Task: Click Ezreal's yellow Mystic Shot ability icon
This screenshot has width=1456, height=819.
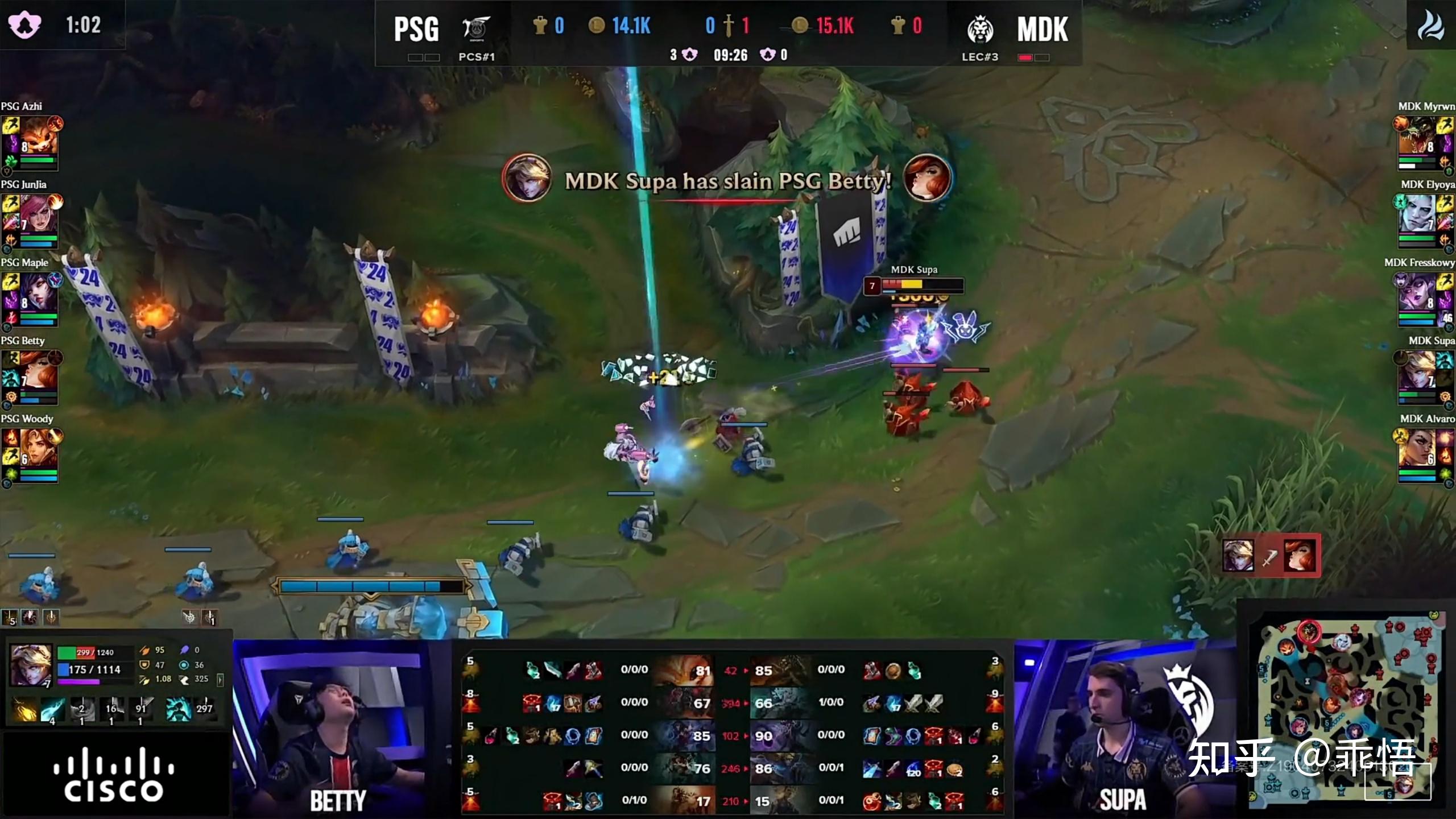Action: pyautogui.click(x=24, y=710)
